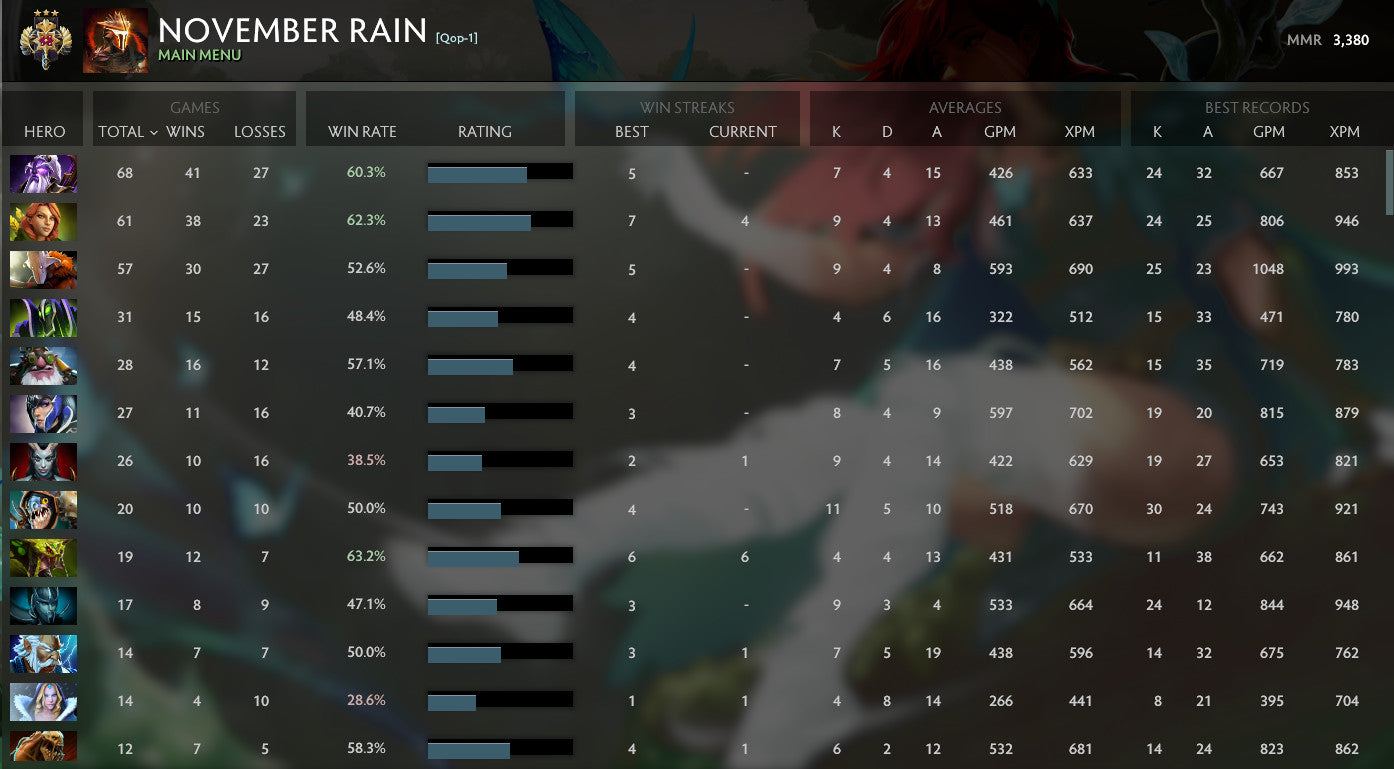Select the Crystal Maiden portrait
This screenshot has height=769, width=1394.
[x=43, y=701]
